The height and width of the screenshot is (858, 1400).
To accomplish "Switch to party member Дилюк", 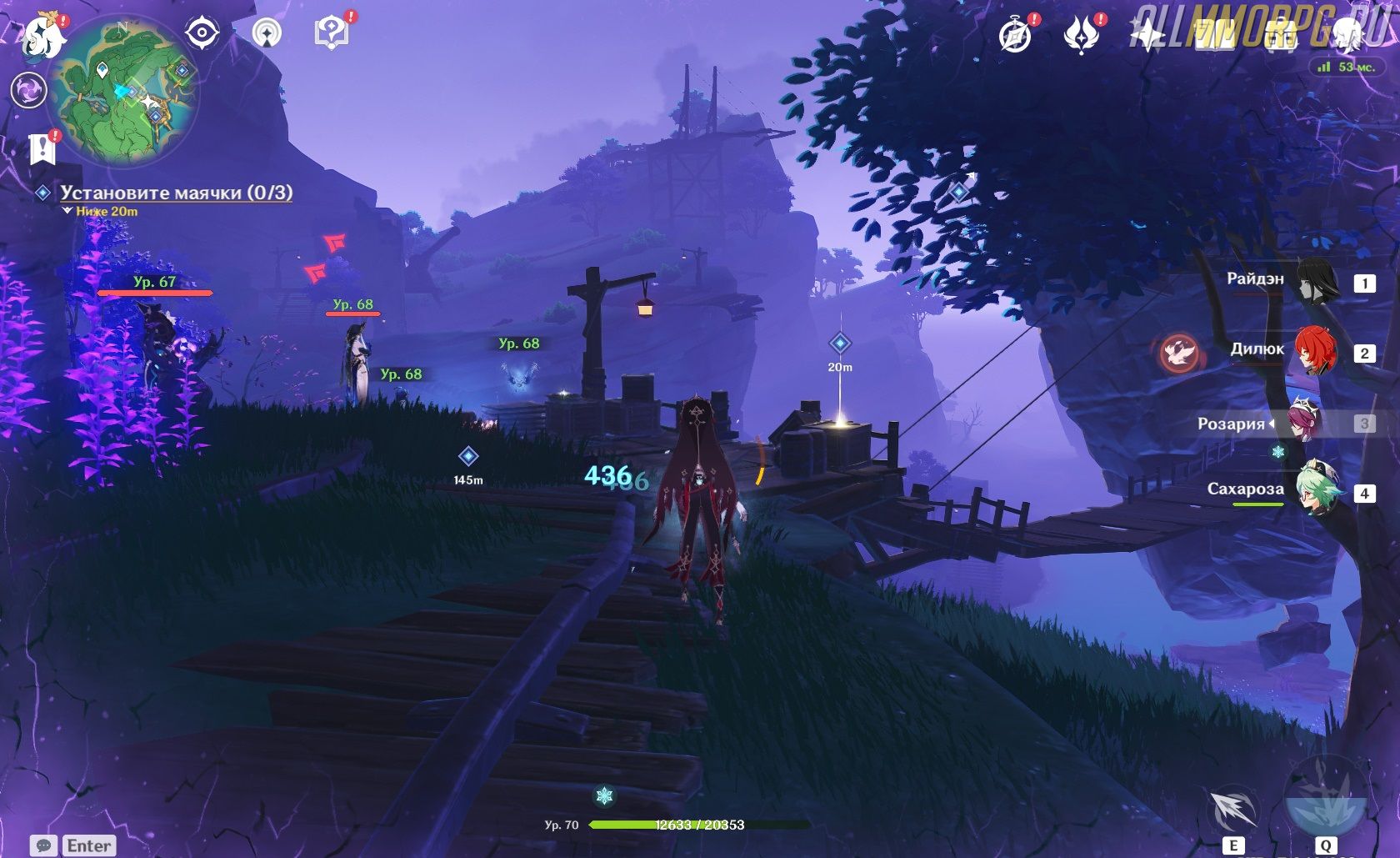I will pos(1317,352).
